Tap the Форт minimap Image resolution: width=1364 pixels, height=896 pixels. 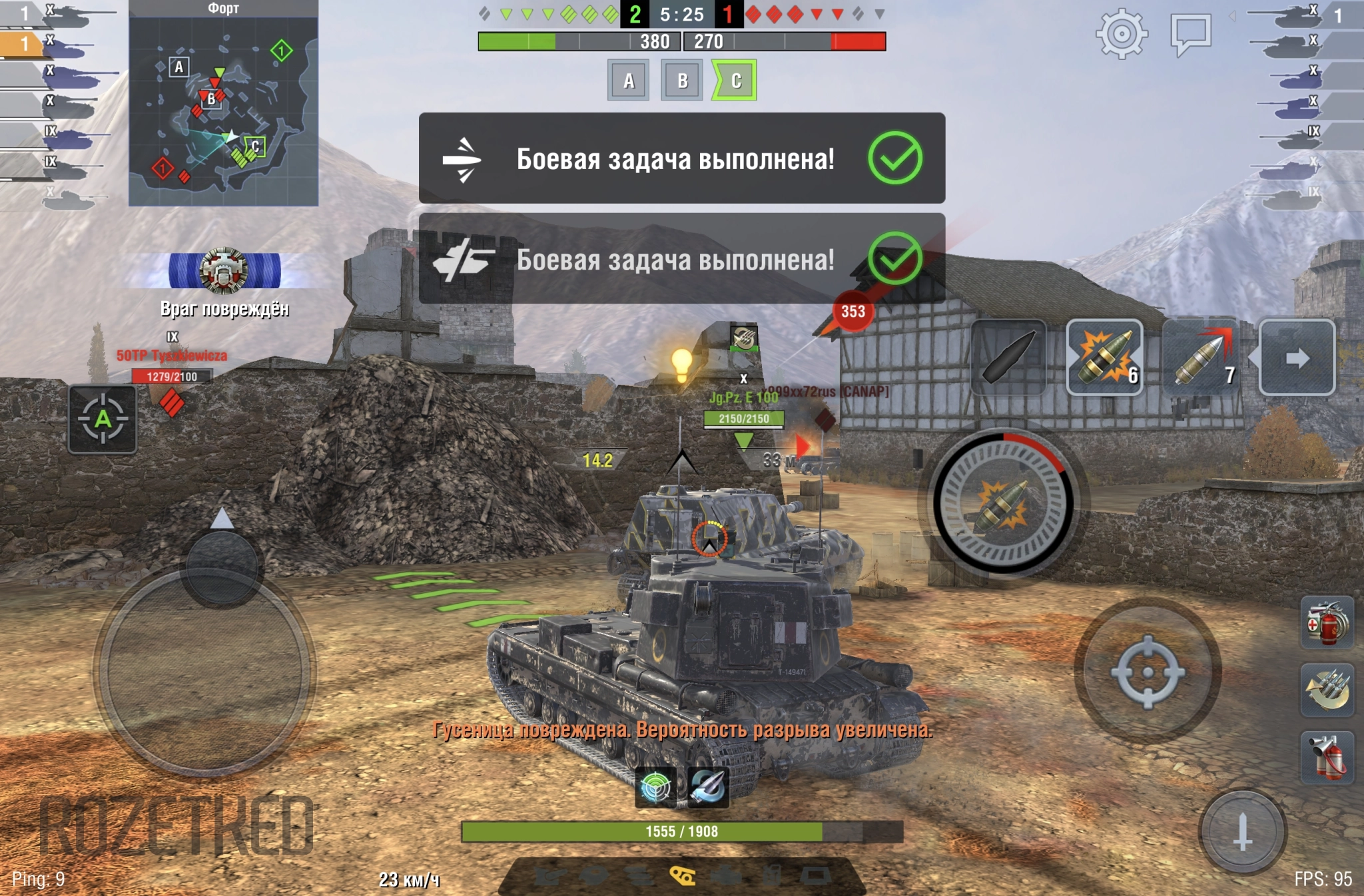[x=223, y=111]
